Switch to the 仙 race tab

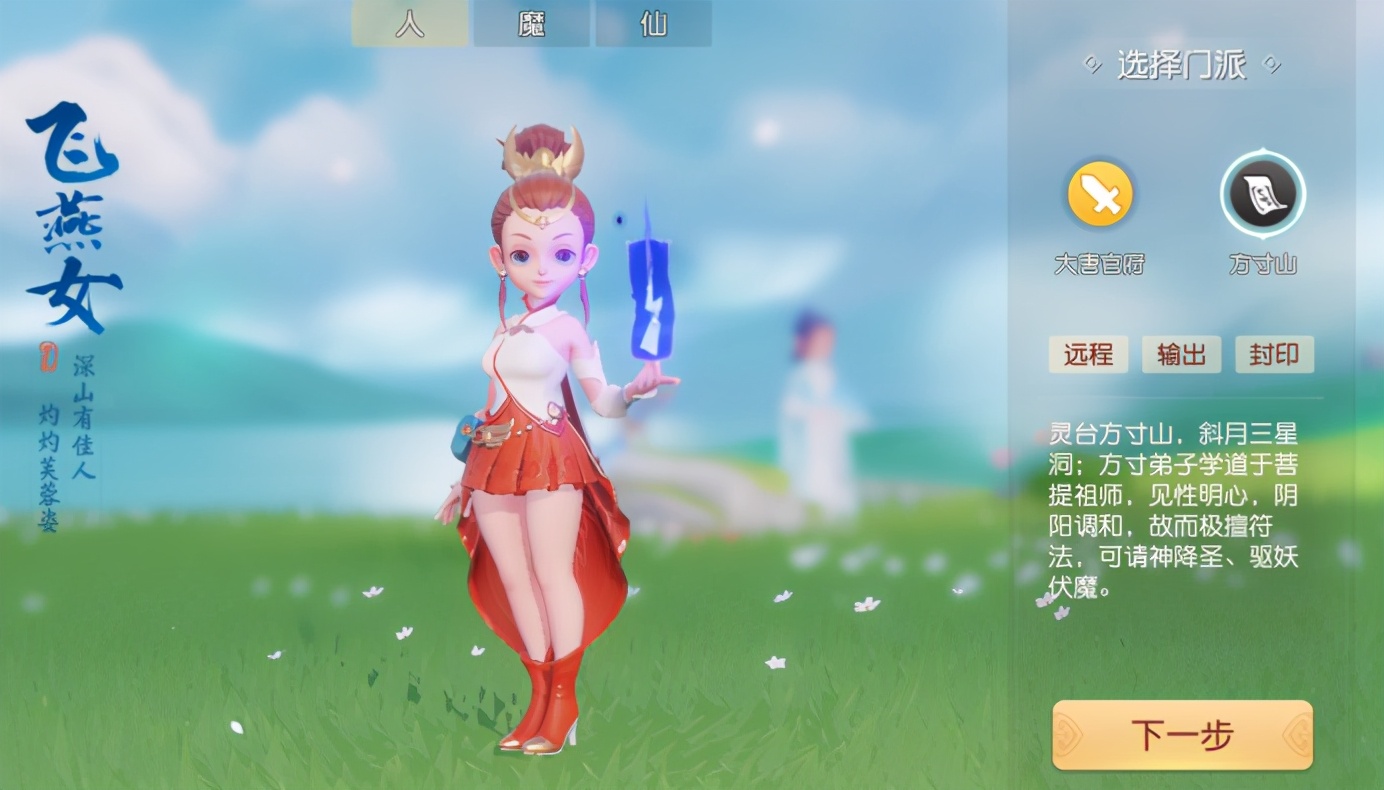653,24
